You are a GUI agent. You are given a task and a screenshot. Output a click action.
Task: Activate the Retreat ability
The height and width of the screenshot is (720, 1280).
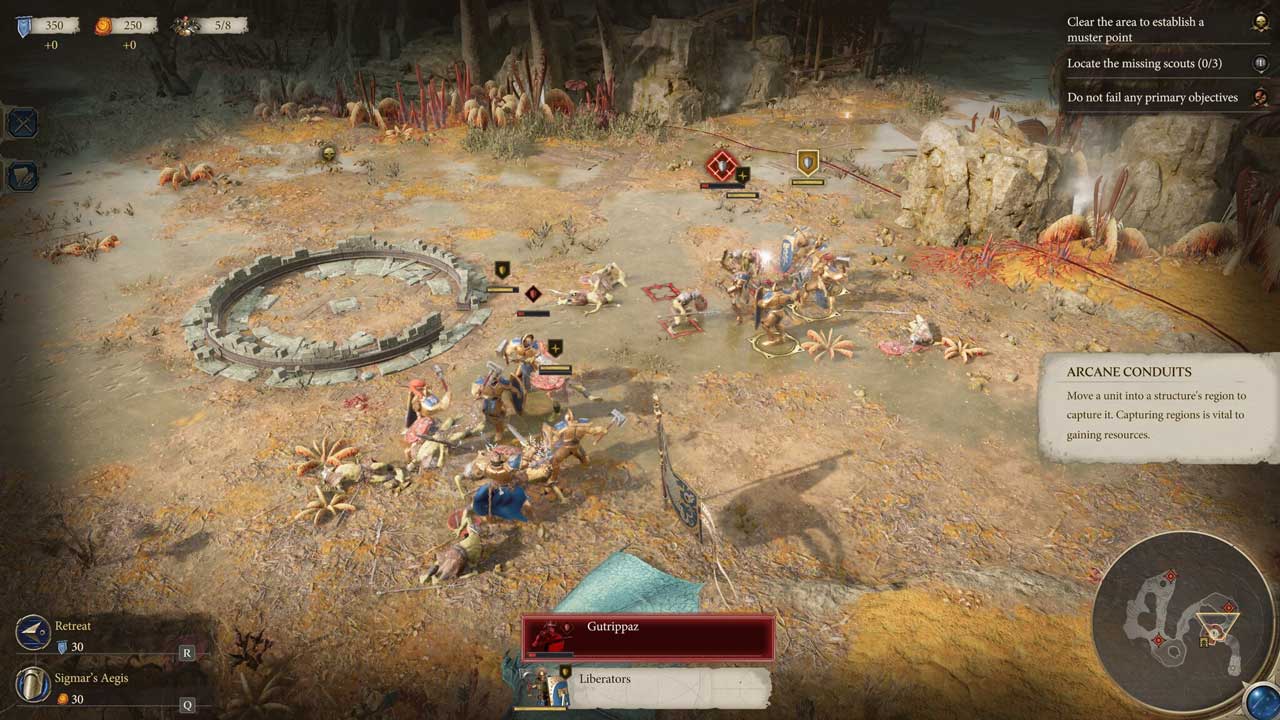33,633
